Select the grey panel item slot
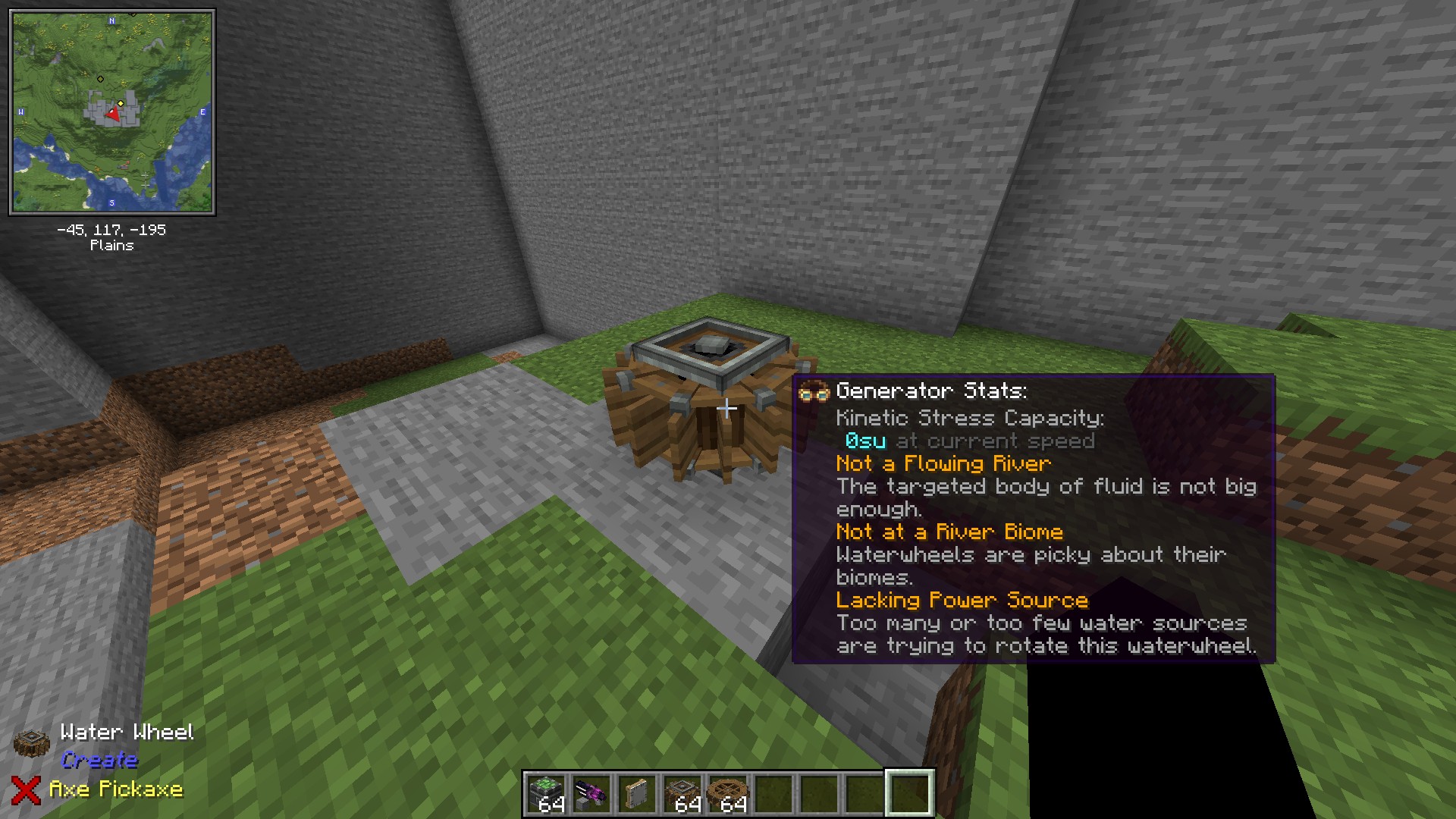Image resolution: width=1456 pixels, height=819 pixels. [637, 793]
